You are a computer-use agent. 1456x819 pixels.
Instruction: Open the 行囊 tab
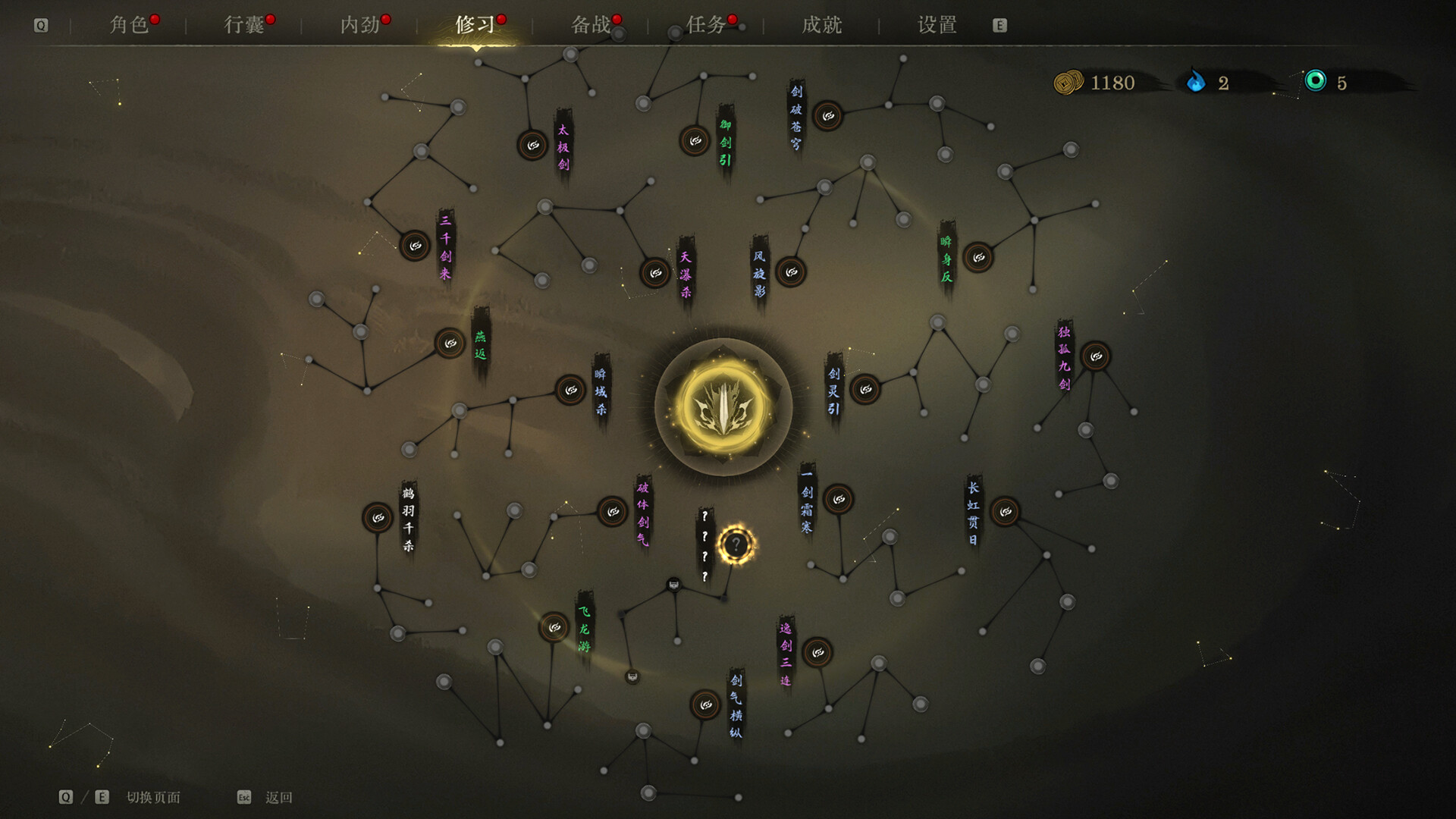244,25
